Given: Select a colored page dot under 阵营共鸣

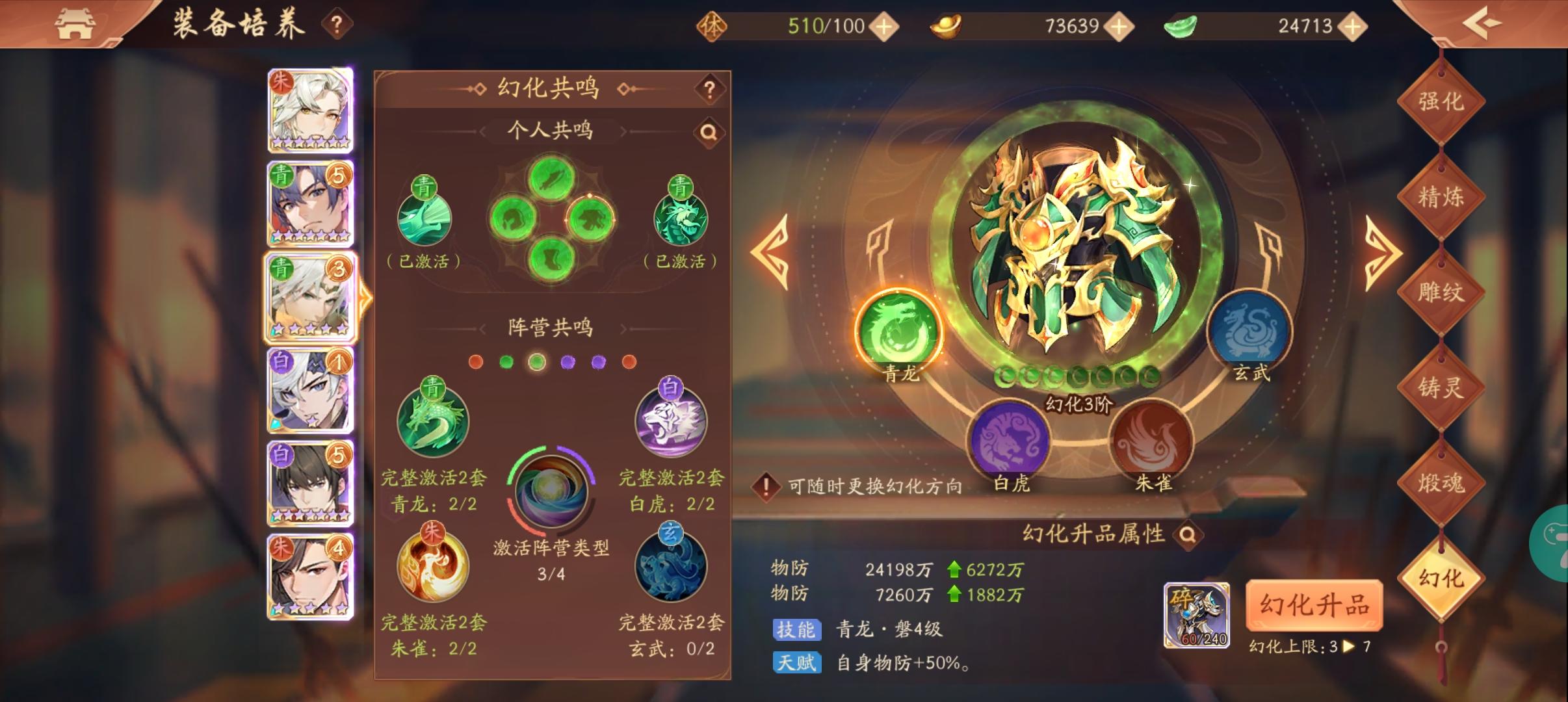Looking at the screenshot, I should coord(536,362).
